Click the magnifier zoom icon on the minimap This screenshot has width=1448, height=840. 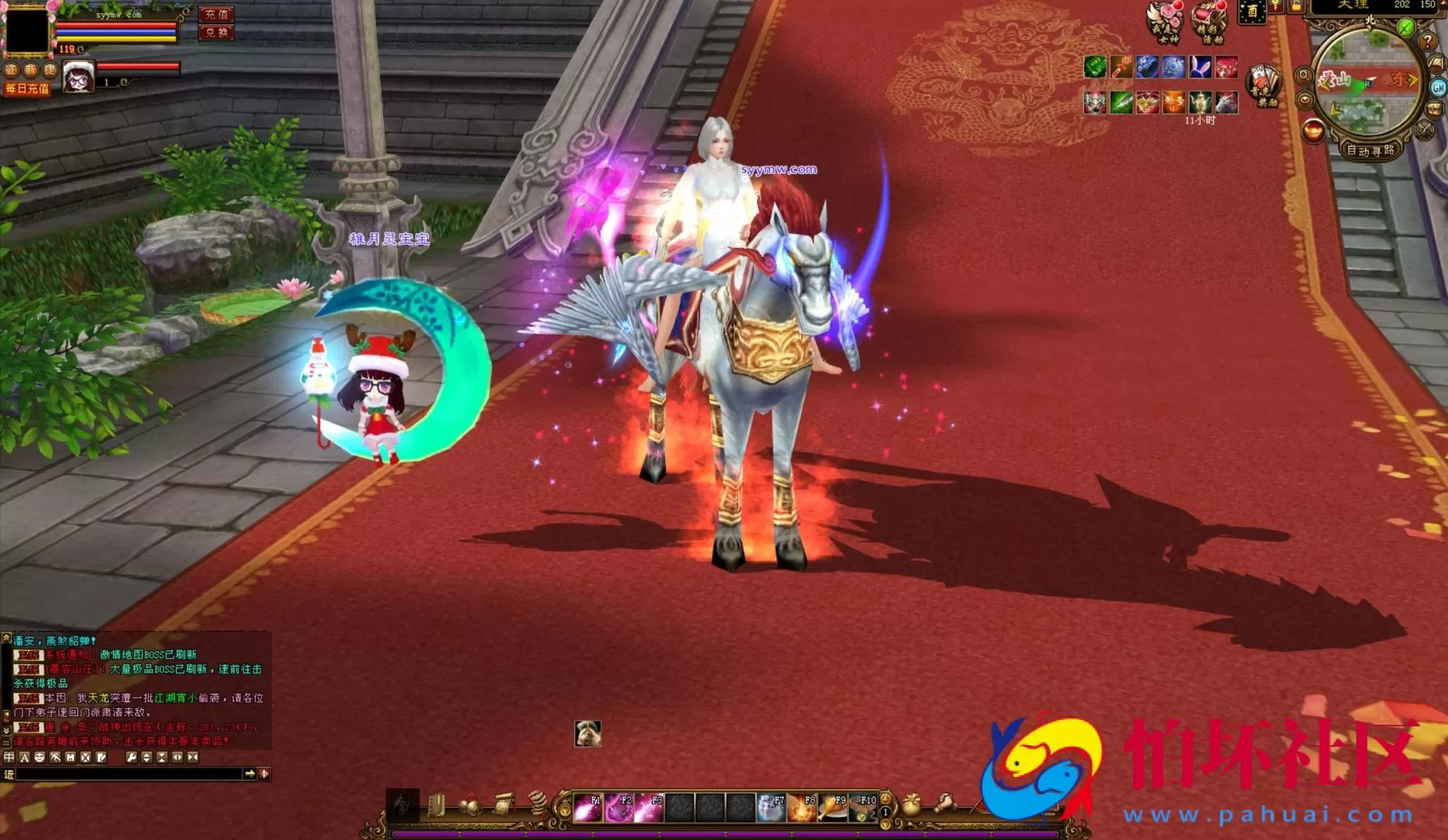1304,75
